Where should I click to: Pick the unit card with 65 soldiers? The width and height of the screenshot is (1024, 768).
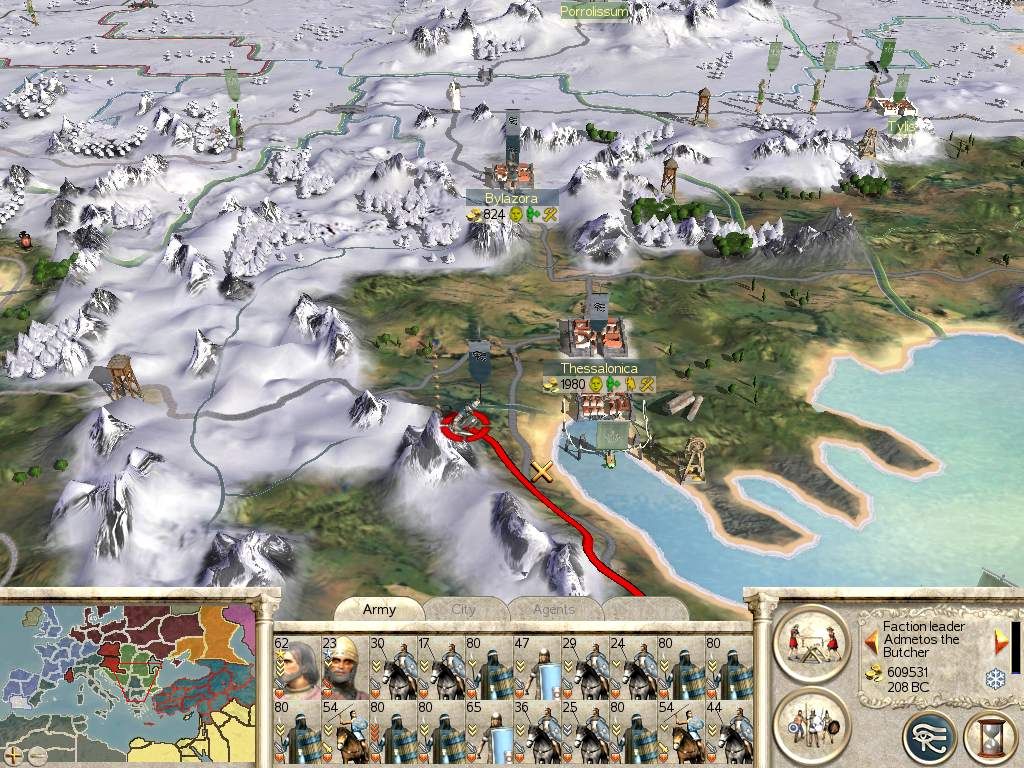(489, 733)
